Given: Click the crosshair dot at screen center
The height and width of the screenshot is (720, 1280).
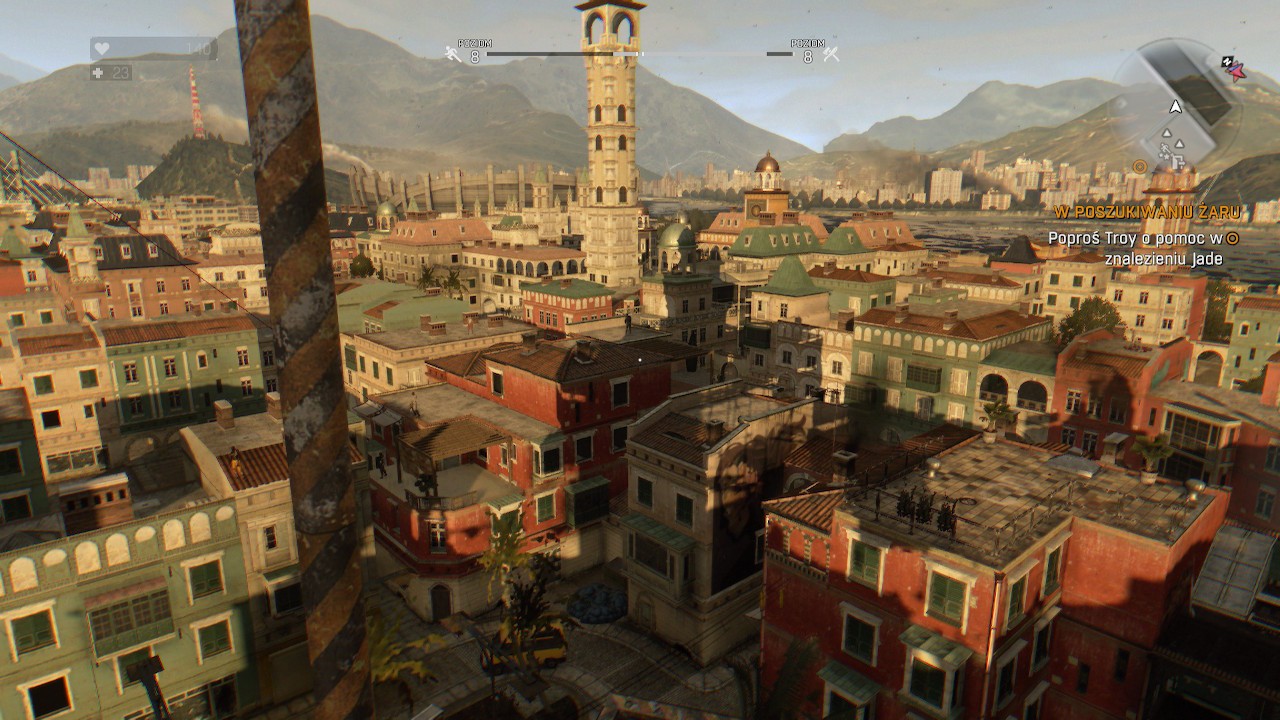Looking at the screenshot, I should [640, 360].
